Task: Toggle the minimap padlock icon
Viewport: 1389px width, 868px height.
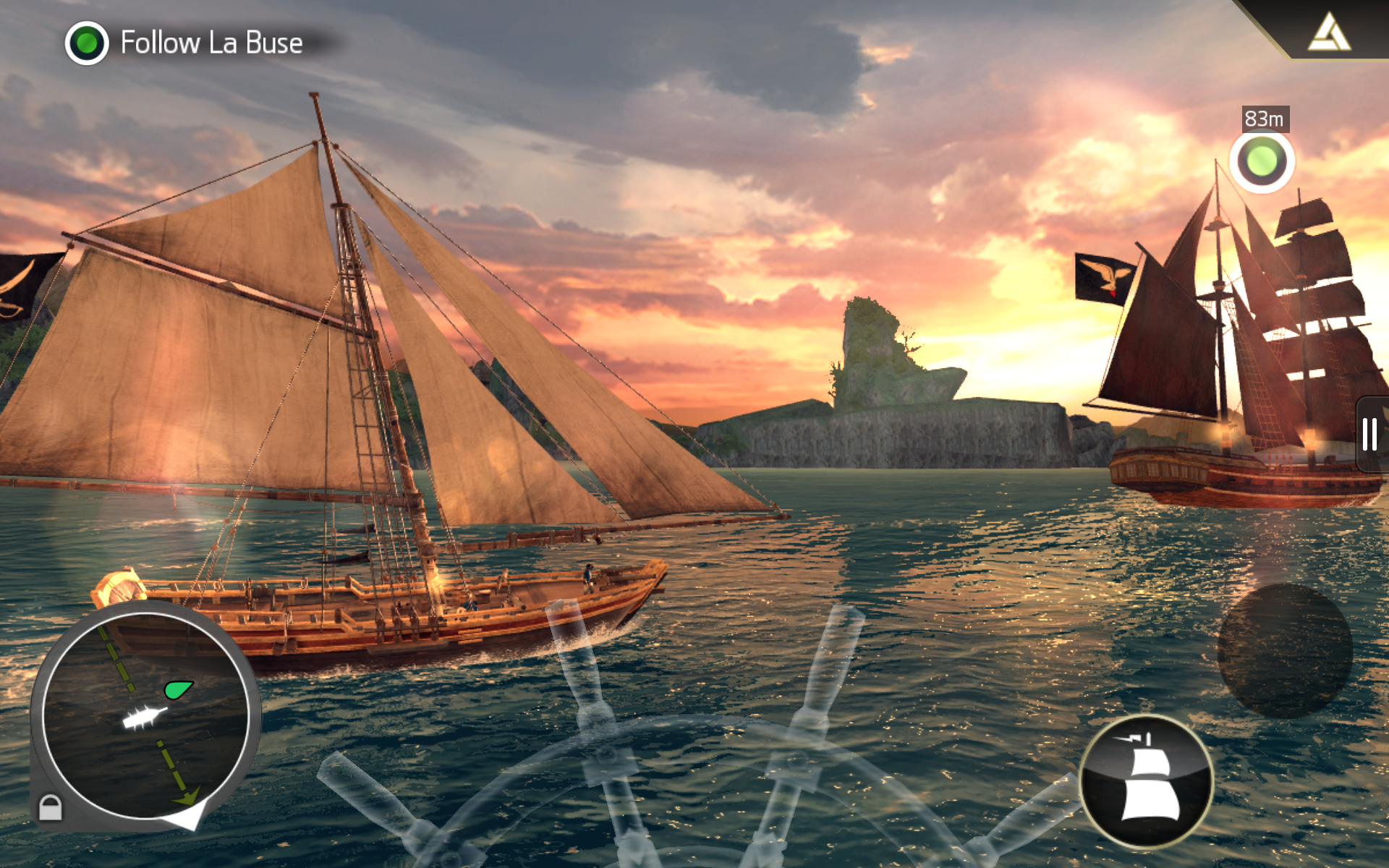Action: pyautogui.click(x=50, y=807)
